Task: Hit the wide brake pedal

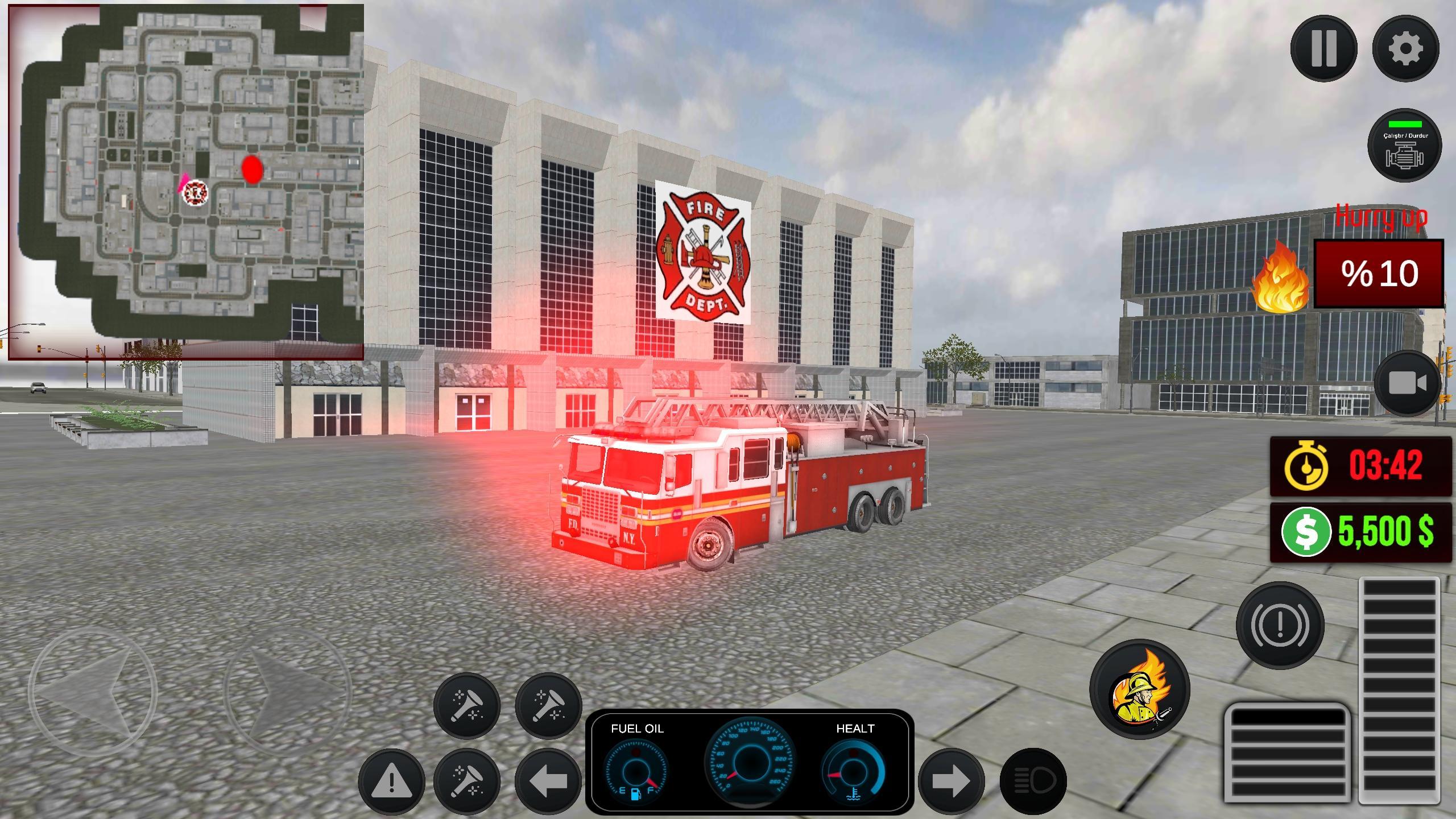Action: pyautogui.click(x=1287, y=759)
